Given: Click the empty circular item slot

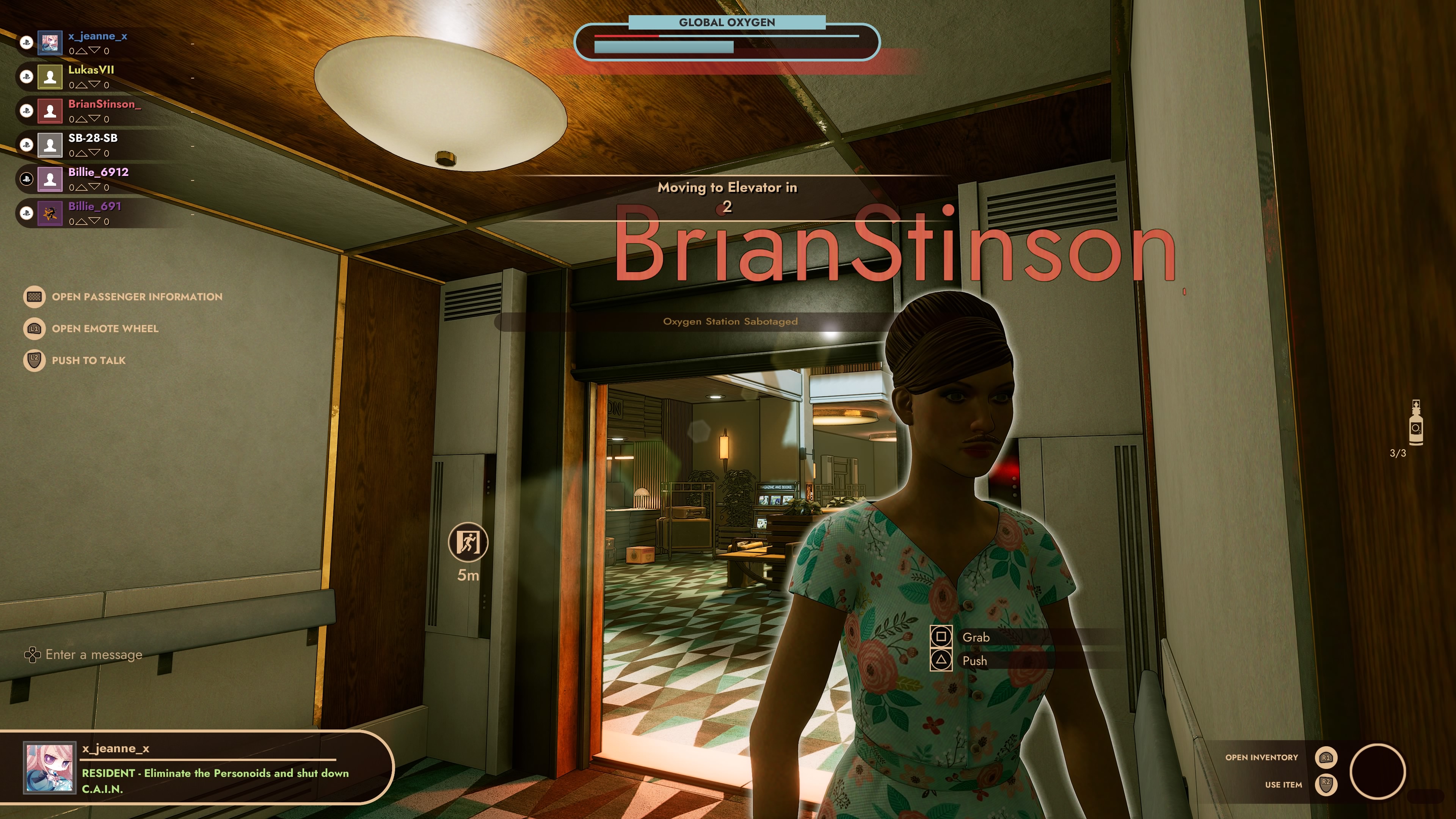Looking at the screenshot, I should tap(1377, 771).
